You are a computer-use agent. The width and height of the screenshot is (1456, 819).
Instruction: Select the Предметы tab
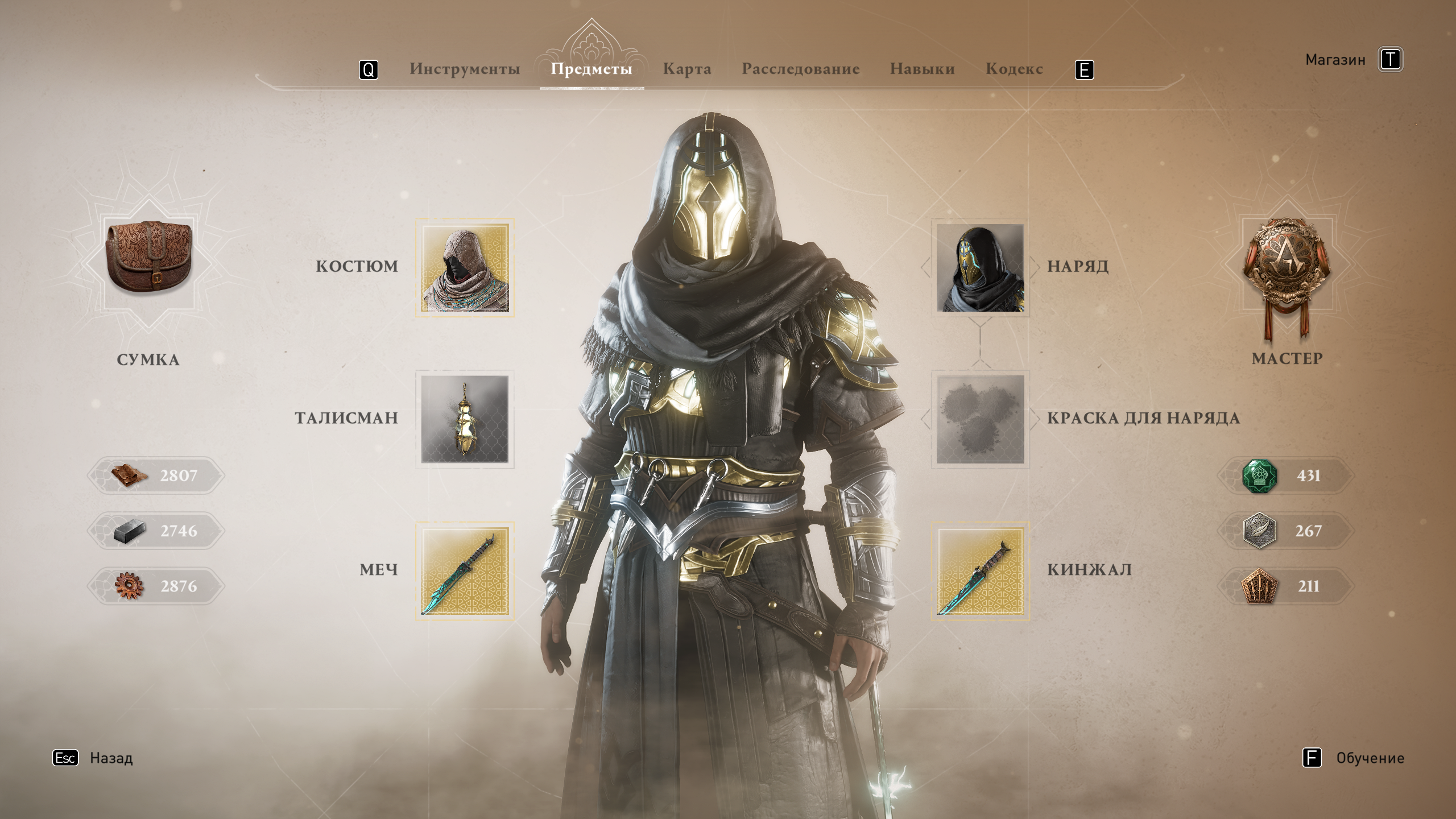(x=591, y=69)
